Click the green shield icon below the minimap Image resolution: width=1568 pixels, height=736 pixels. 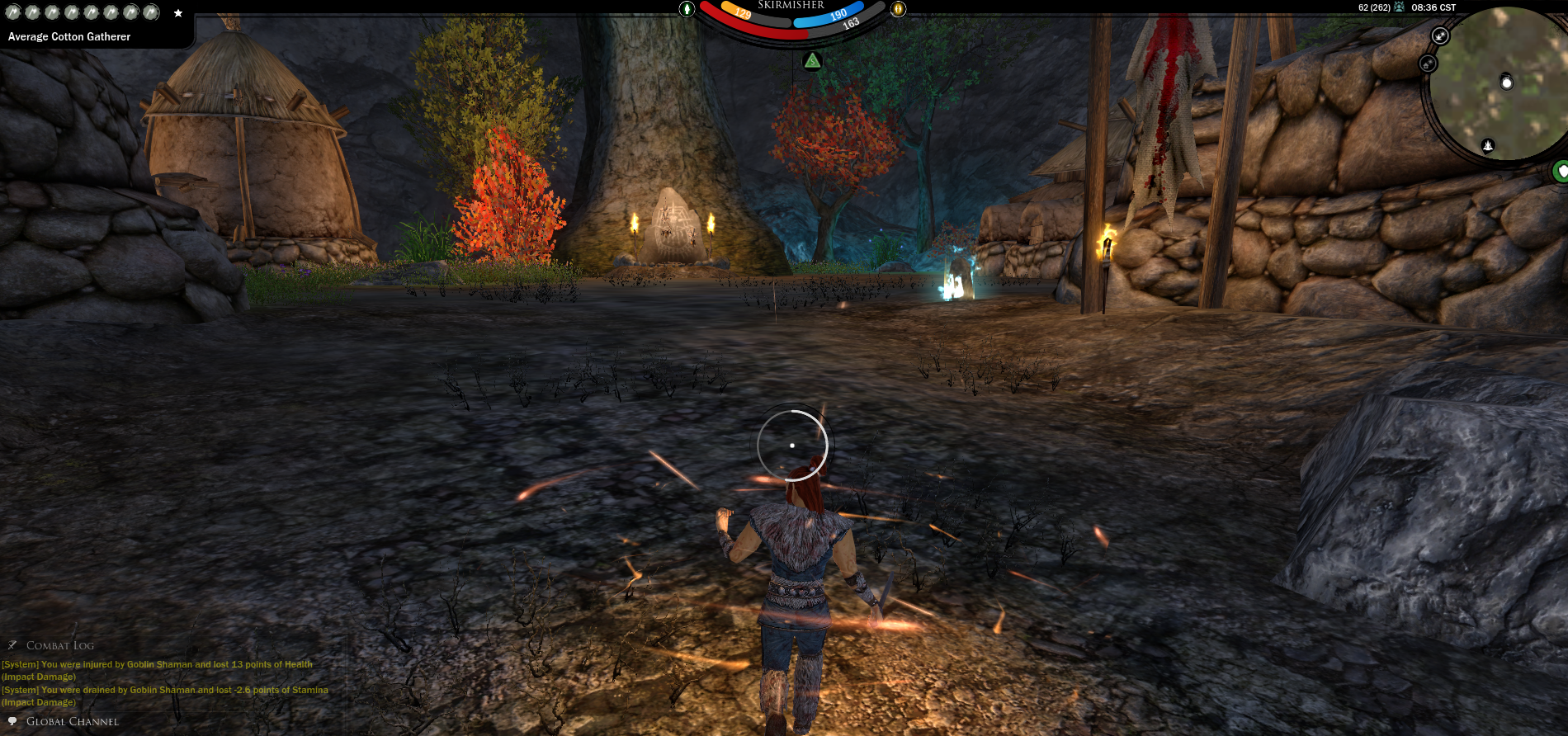[x=1561, y=171]
